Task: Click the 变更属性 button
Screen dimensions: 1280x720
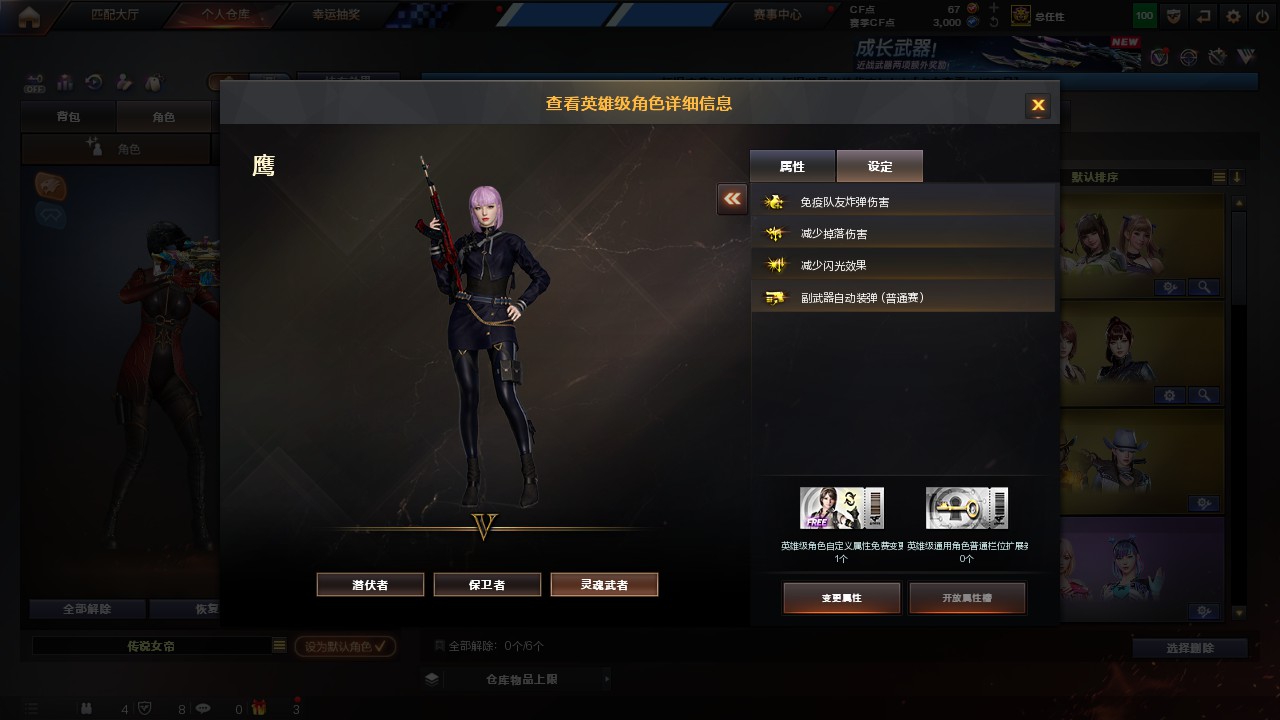Action: [841, 598]
